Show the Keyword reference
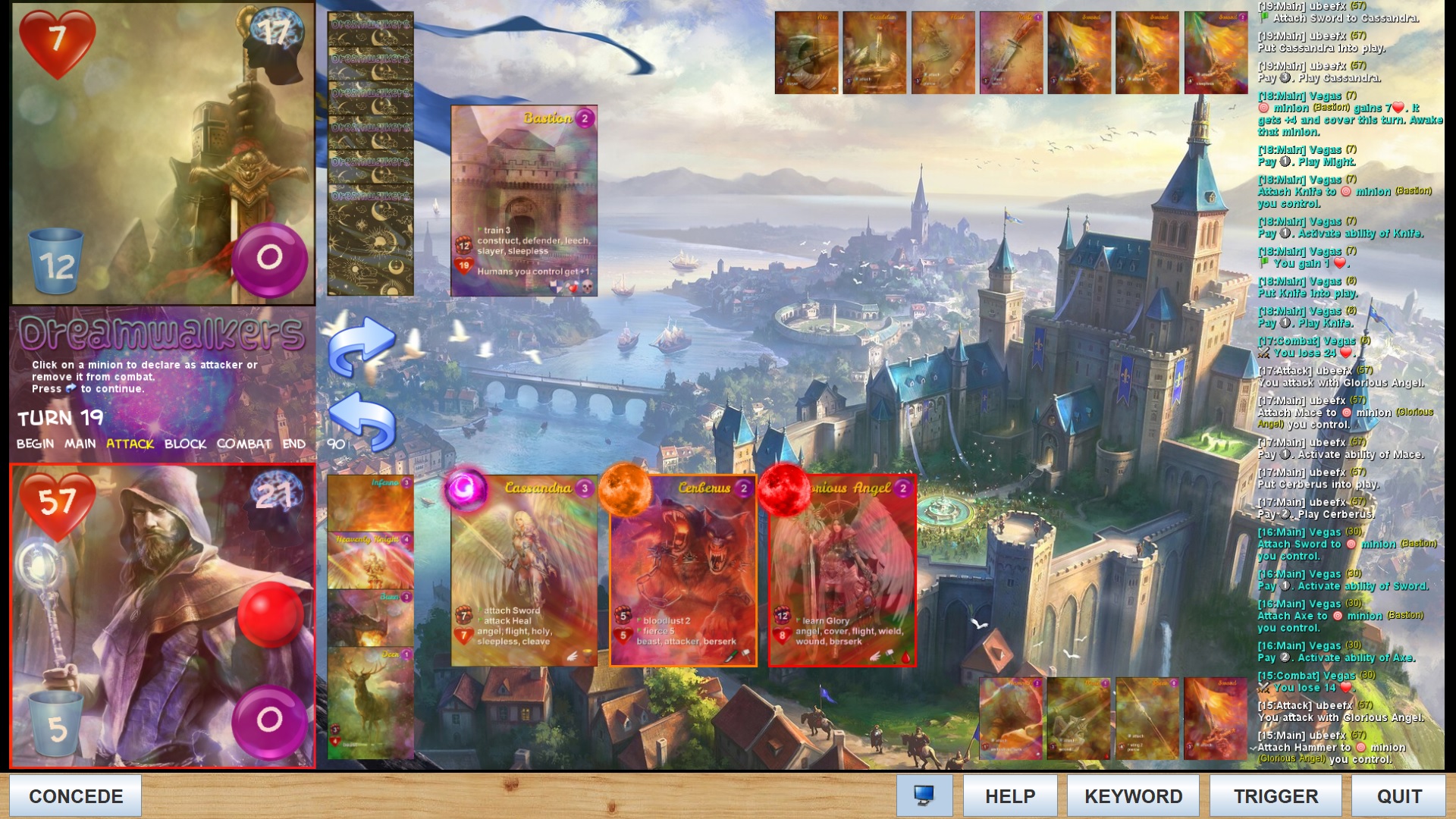The width and height of the screenshot is (1456, 819). pos(1133,795)
